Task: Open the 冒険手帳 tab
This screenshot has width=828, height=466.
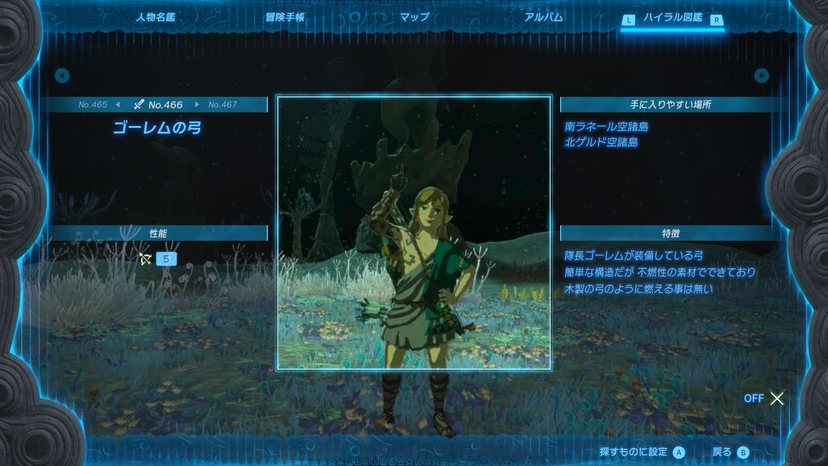Action: coord(285,17)
